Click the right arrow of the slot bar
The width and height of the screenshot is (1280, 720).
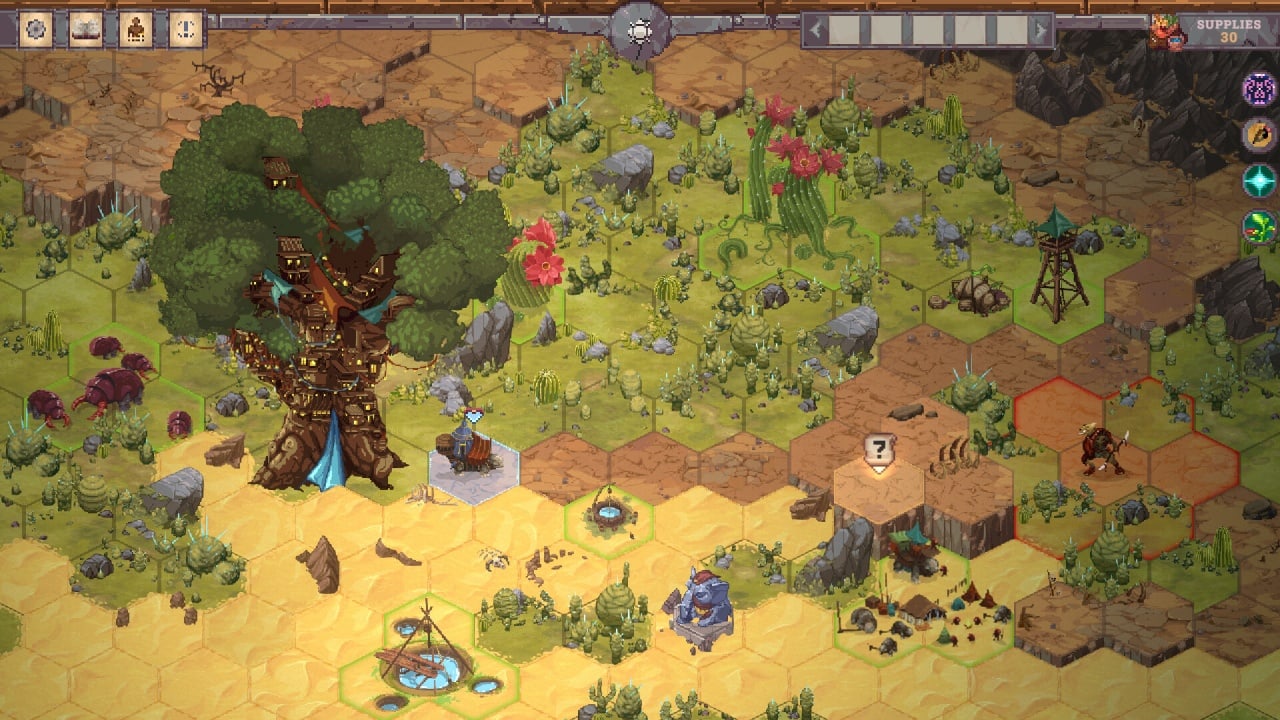(x=1041, y=31)
